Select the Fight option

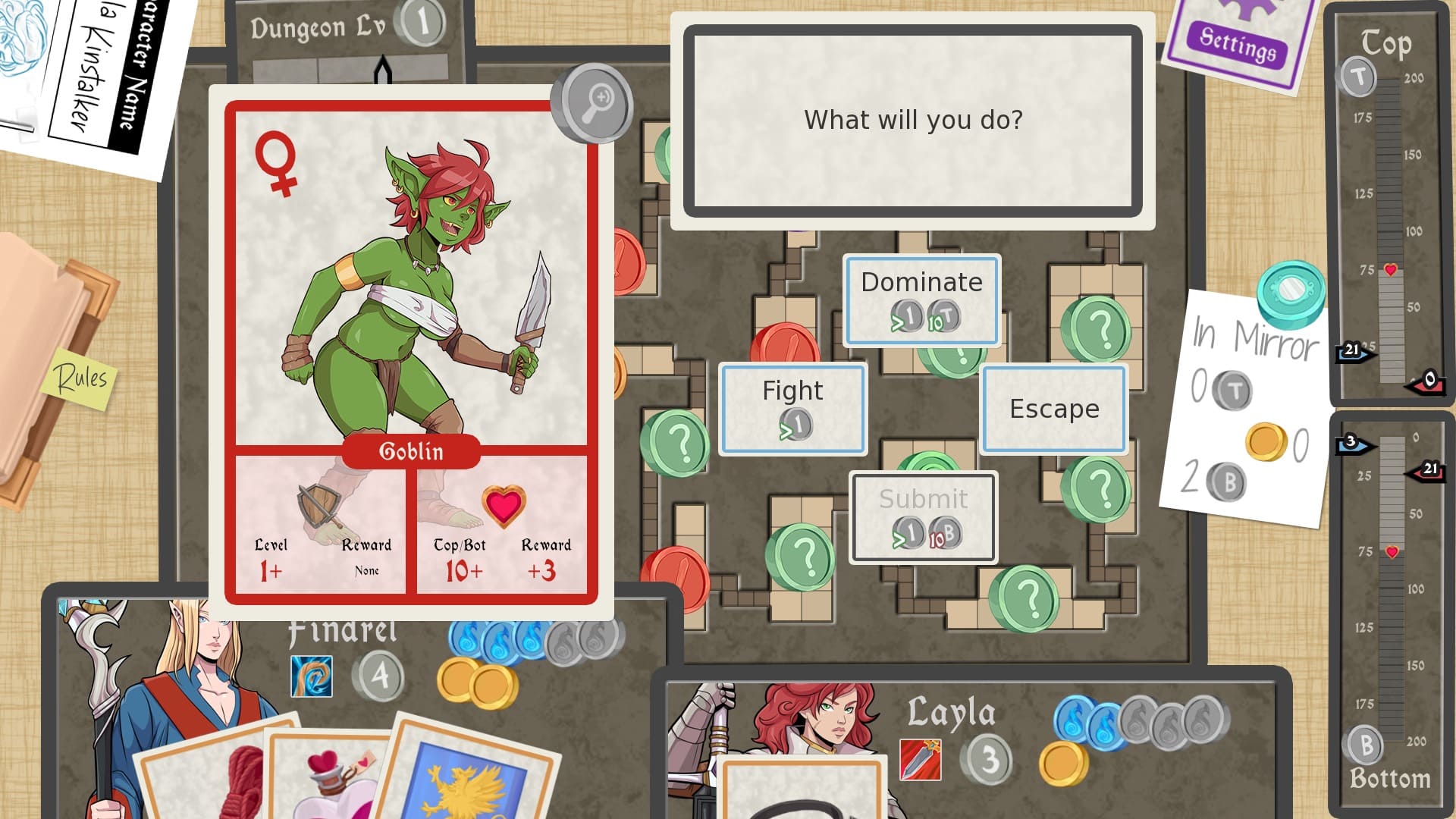click(792, 409)
